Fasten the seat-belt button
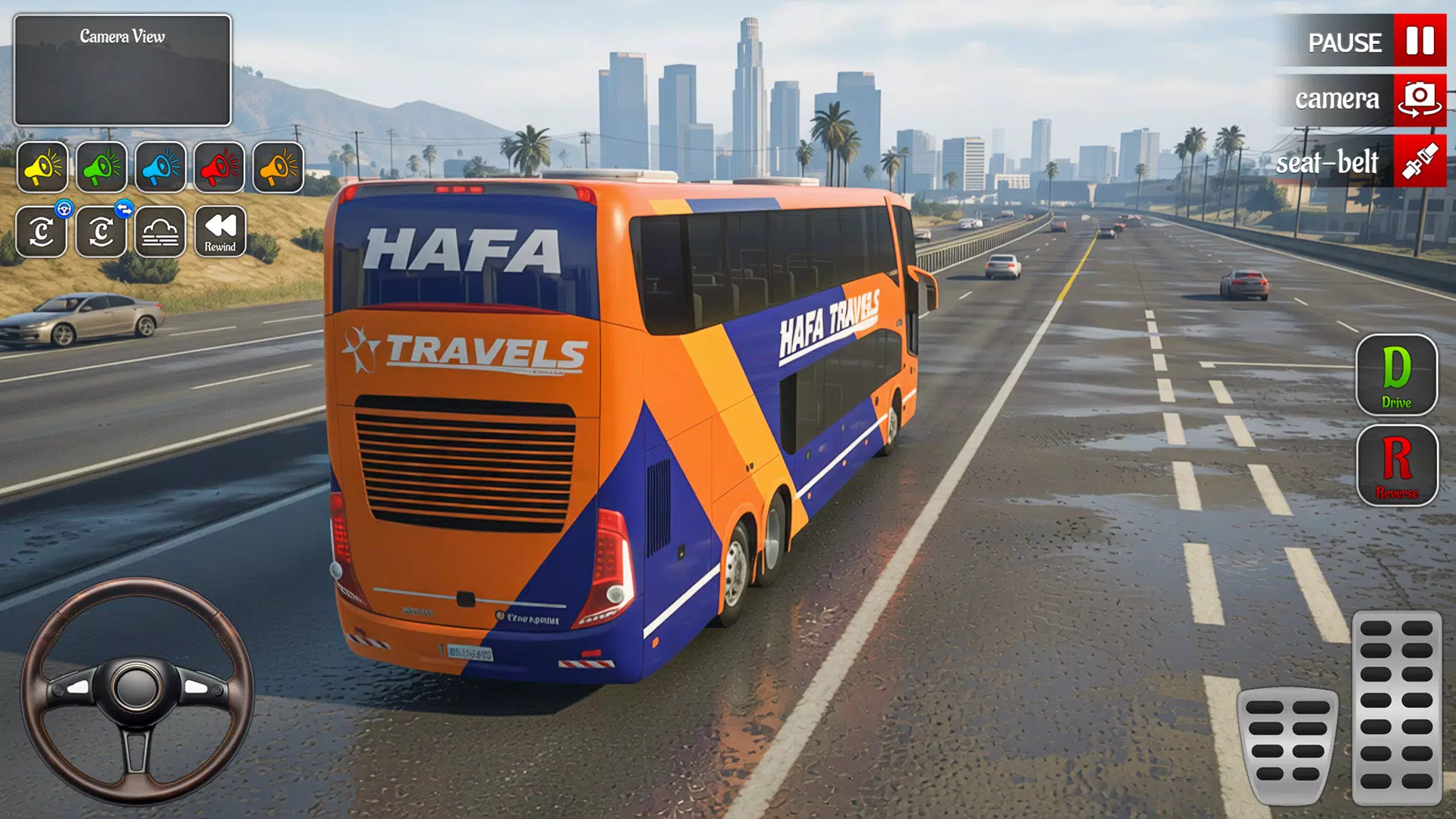This screenshot has height=819, width=1456. [1419, 162]
